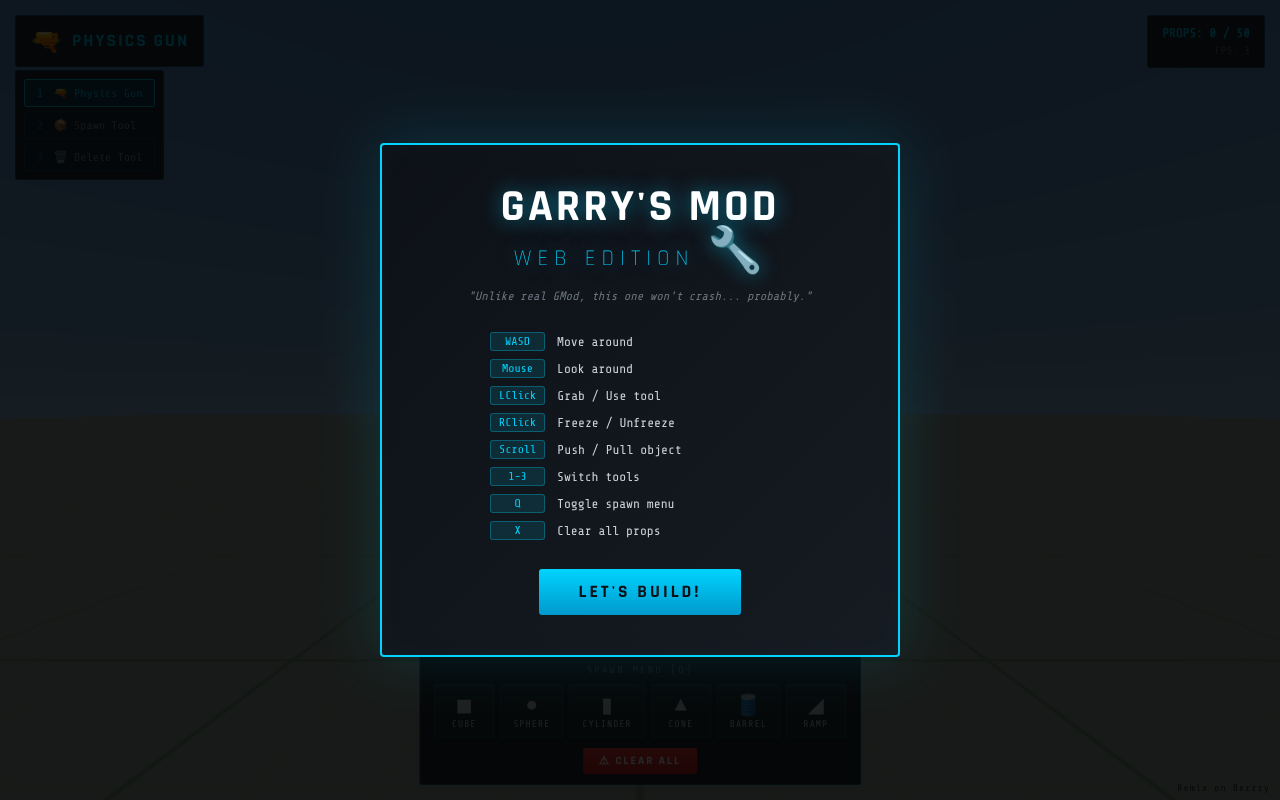1280x800 pixels.
Task: Spawn a Cube from the spawn menu
Action: tap(464, 710)
